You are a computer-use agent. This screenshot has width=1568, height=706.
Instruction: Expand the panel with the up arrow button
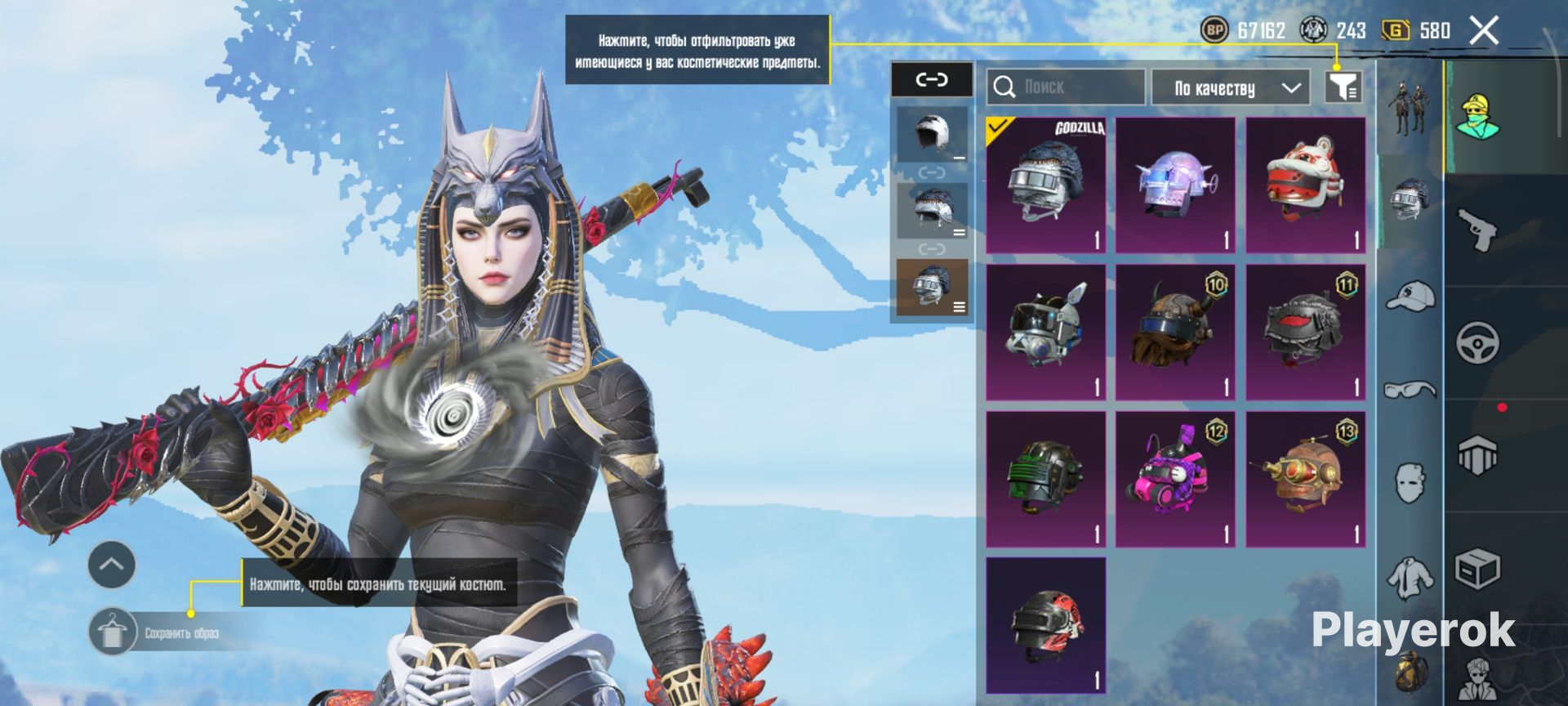112,565
